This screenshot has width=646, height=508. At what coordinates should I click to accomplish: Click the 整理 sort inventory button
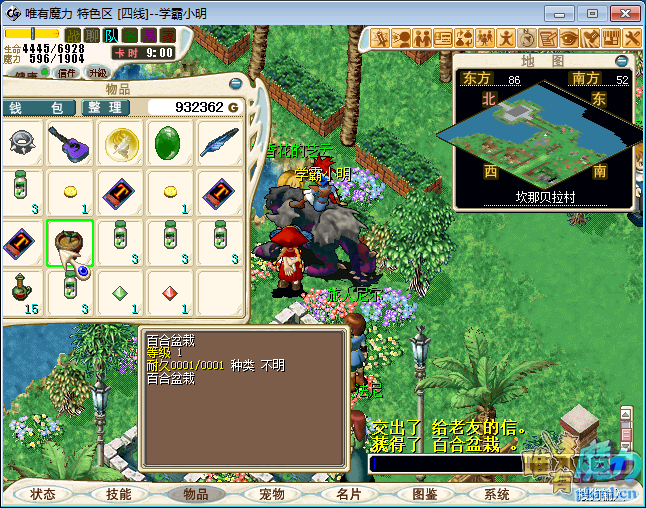(x=104, y=107)
